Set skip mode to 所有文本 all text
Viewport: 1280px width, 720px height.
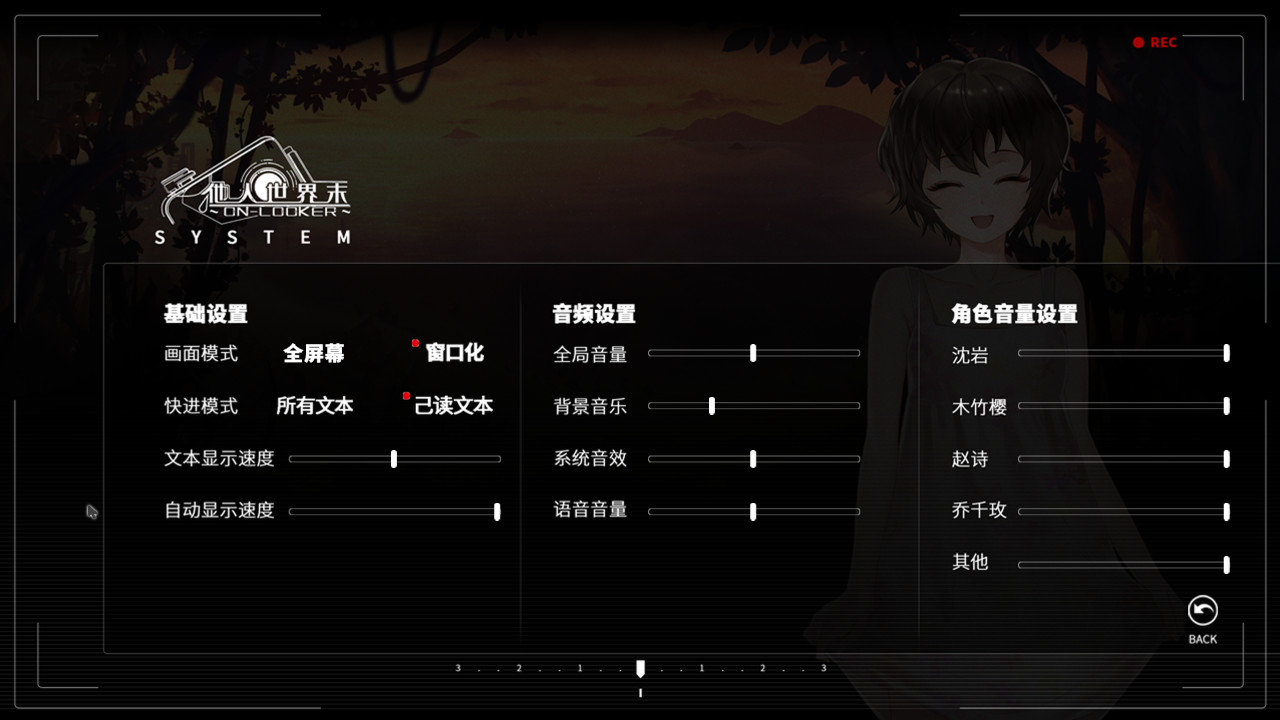[313, 406]
